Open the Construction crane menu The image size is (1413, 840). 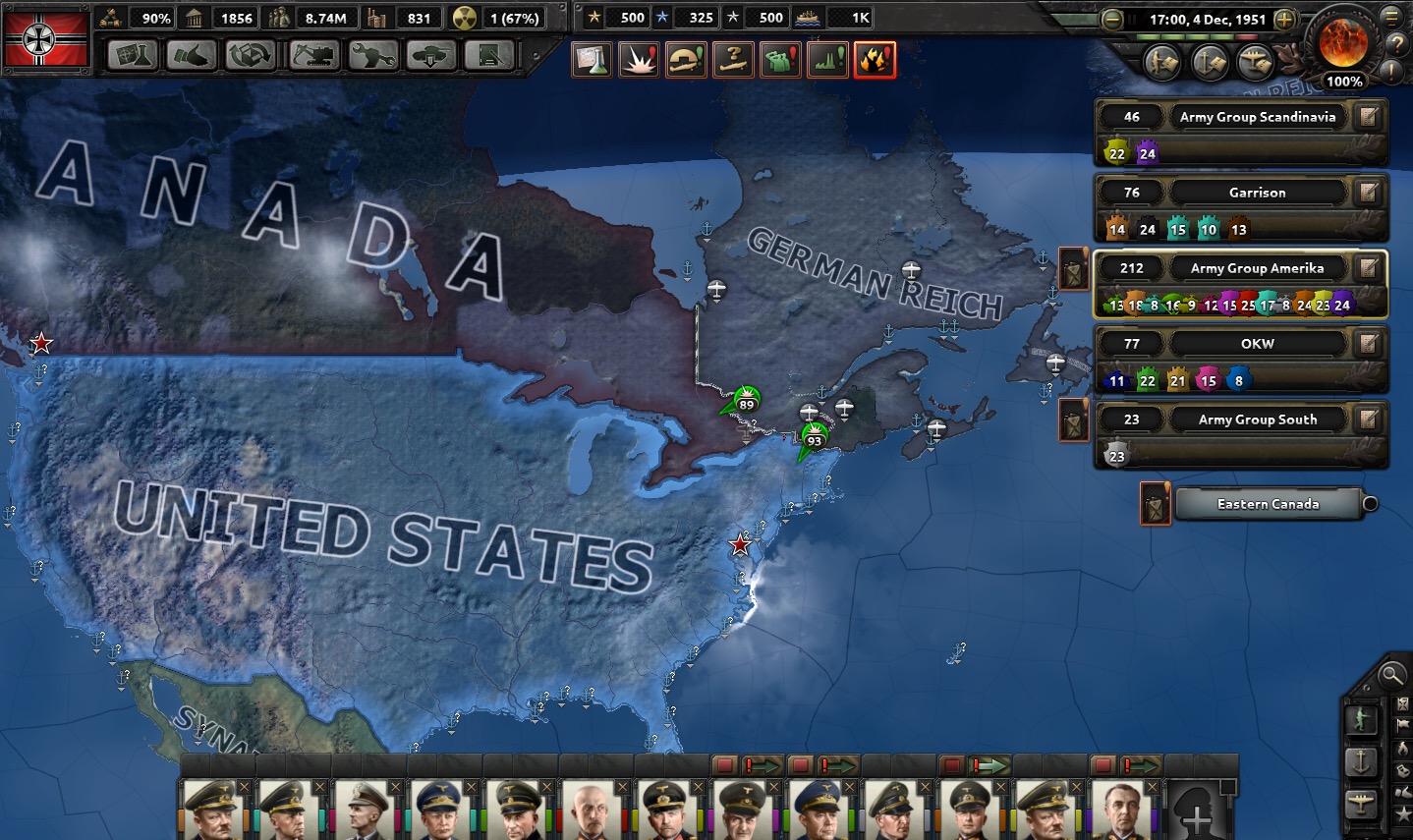[313, 56]
